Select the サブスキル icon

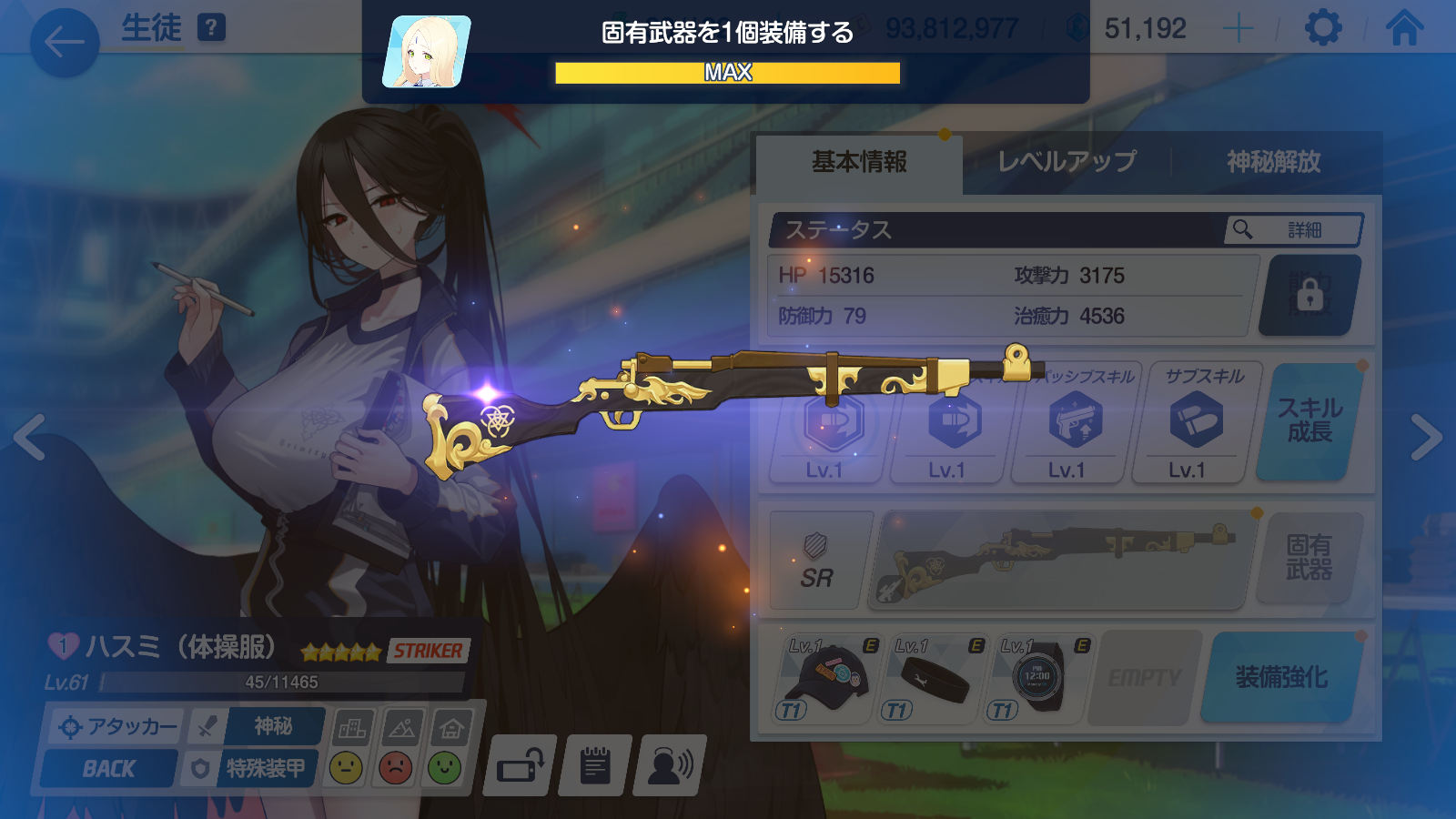pos(1195,422)
